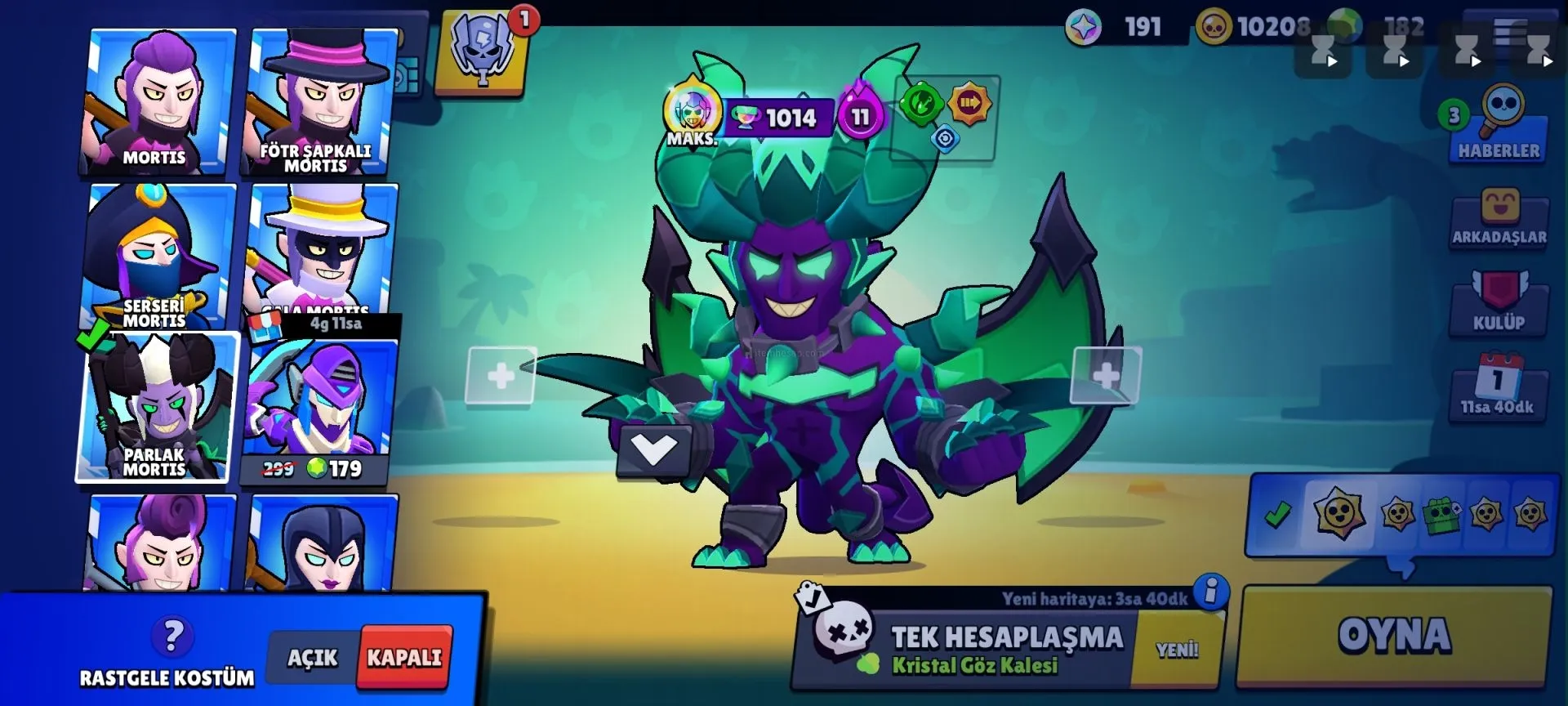This screenshot has width=1568, height=706.
Task: Choose the purple mecha skin costing 179 gems
Action: coord(318,409)
